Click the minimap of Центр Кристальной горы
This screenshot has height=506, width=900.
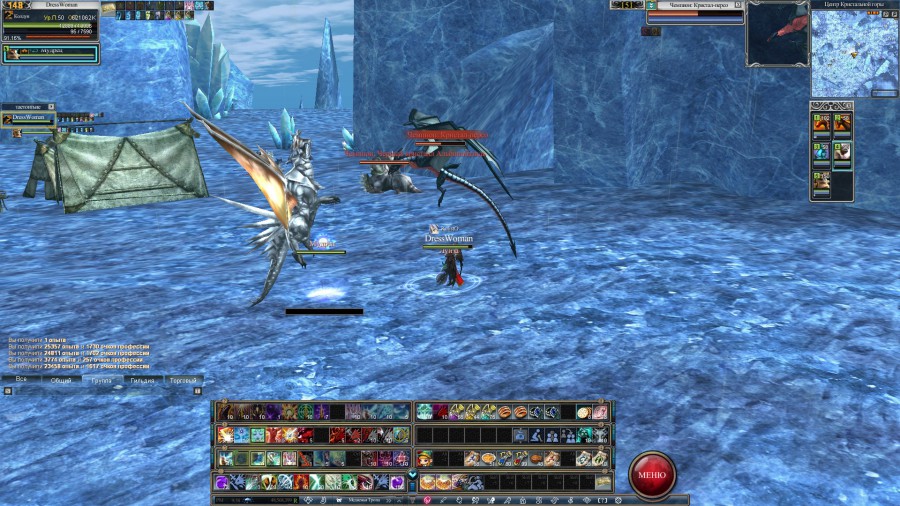coord(854,53)
